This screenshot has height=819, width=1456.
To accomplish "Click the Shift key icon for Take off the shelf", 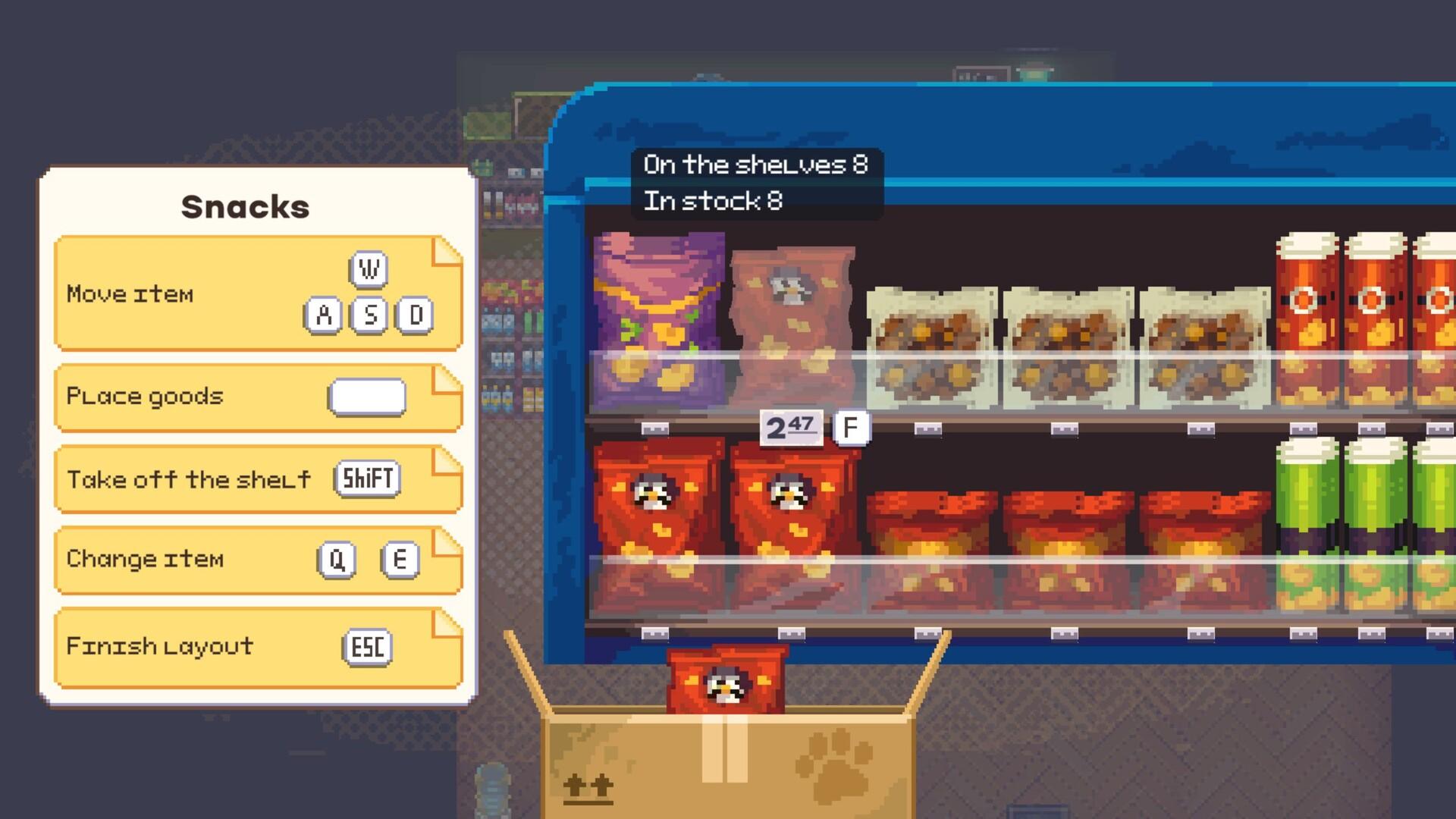I will pyautogui.click(x=366, y=479).
